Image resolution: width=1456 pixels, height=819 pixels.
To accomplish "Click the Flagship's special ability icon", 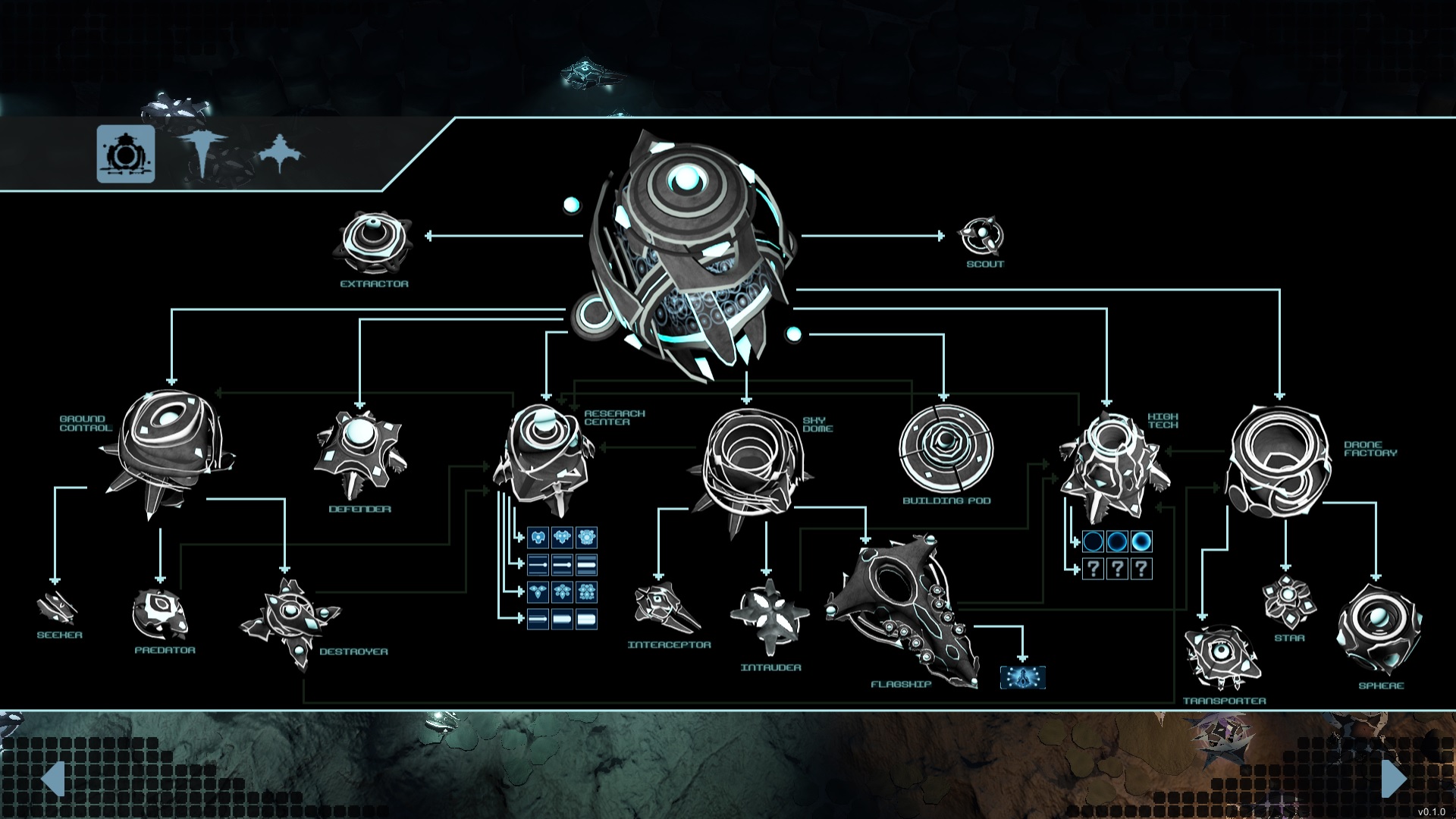I will point(1022,677).
